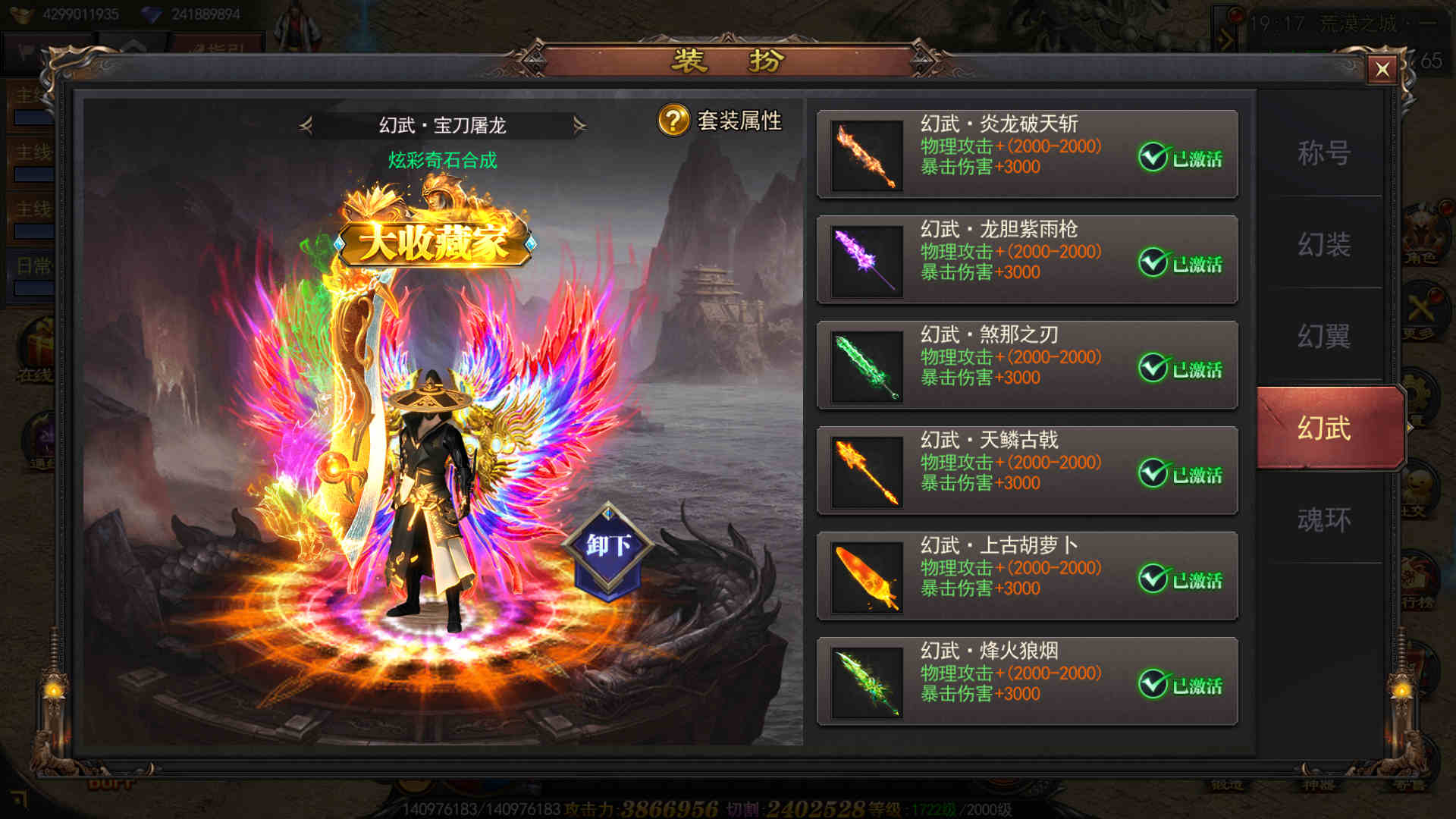This screenshot has height=819, width=1456.
Task: Go to previous weapon skin with left arrow
Action: 306,125
